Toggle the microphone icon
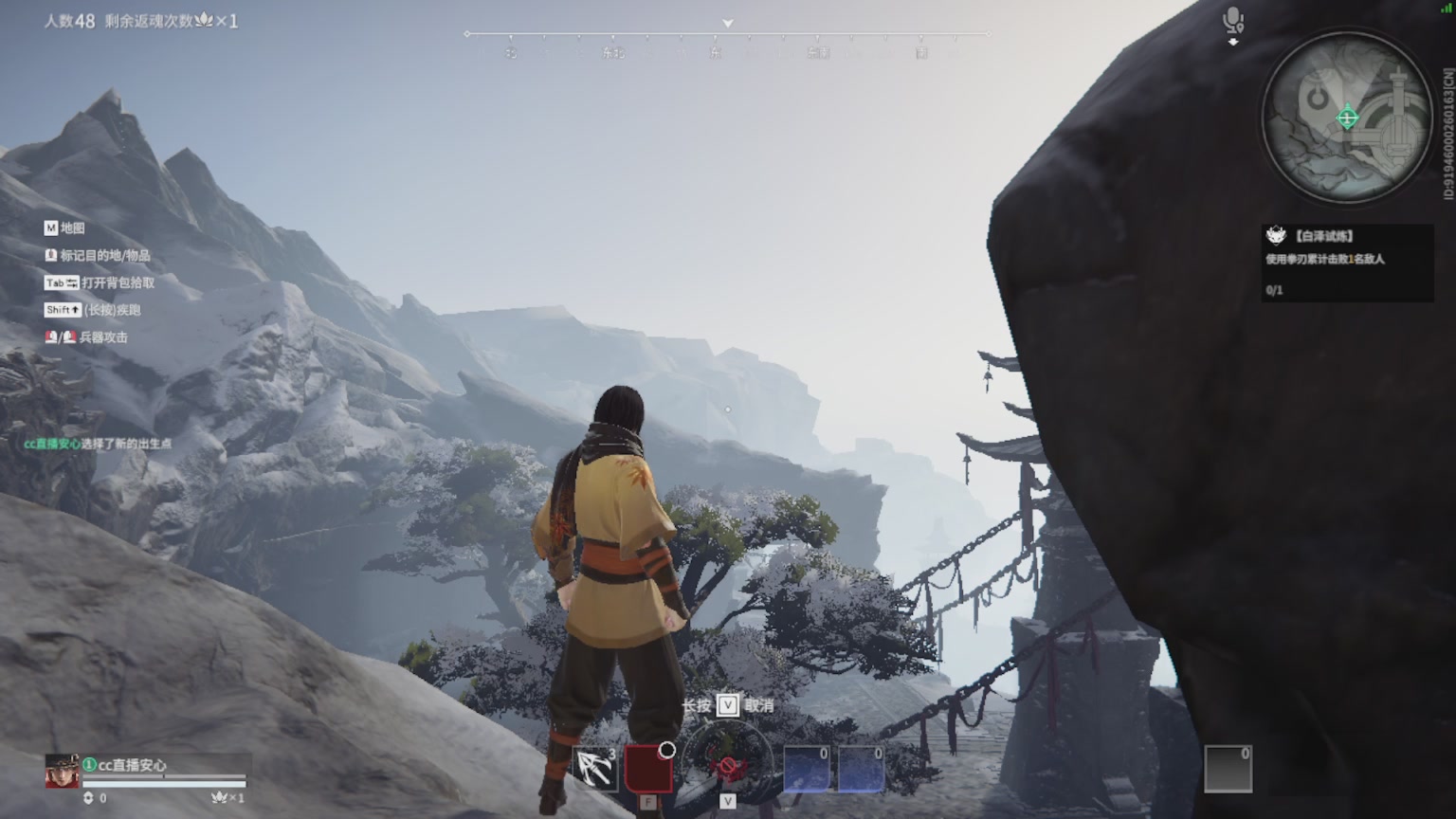Screen dimensions: 1456x819 point(1232,21)
